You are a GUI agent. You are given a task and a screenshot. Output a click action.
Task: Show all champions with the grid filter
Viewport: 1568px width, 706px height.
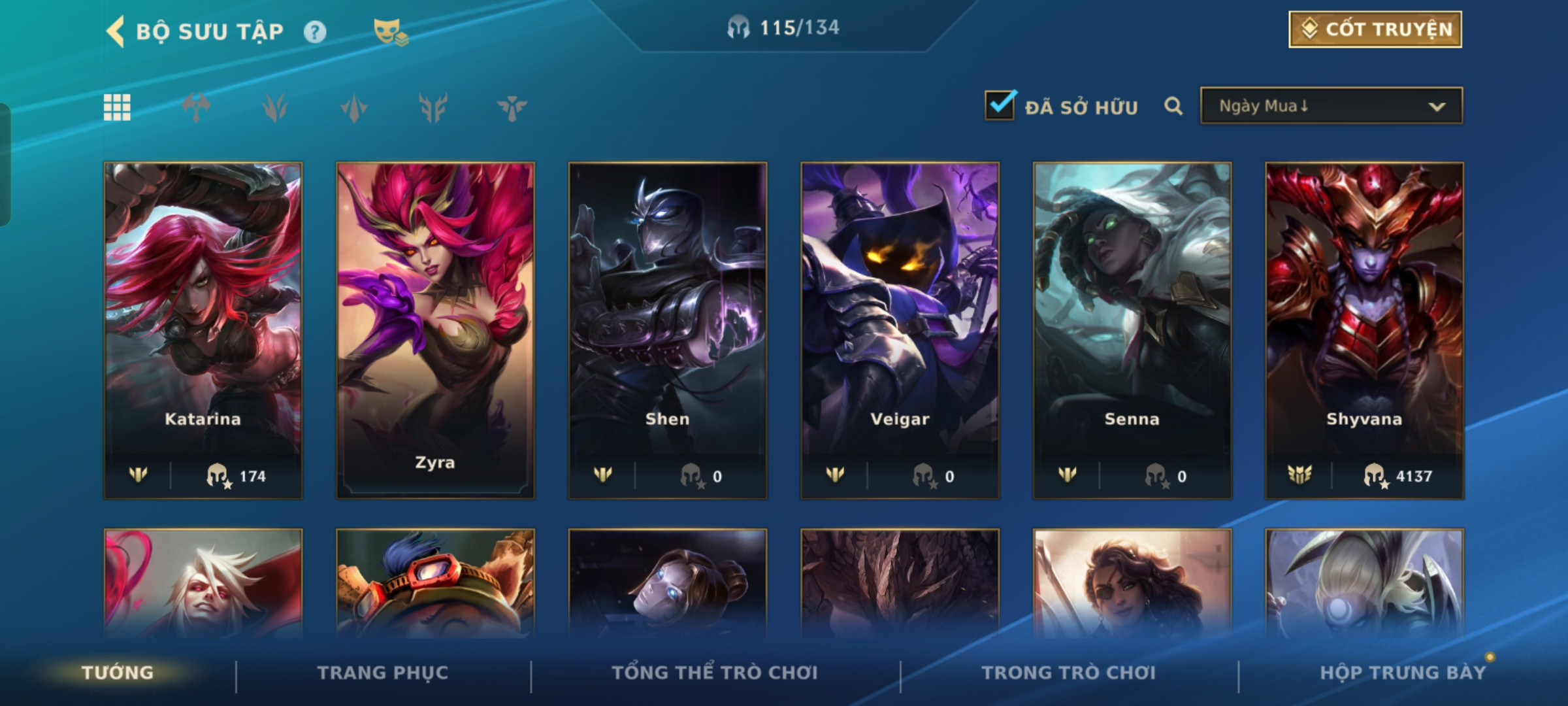[x=118, y=107]
